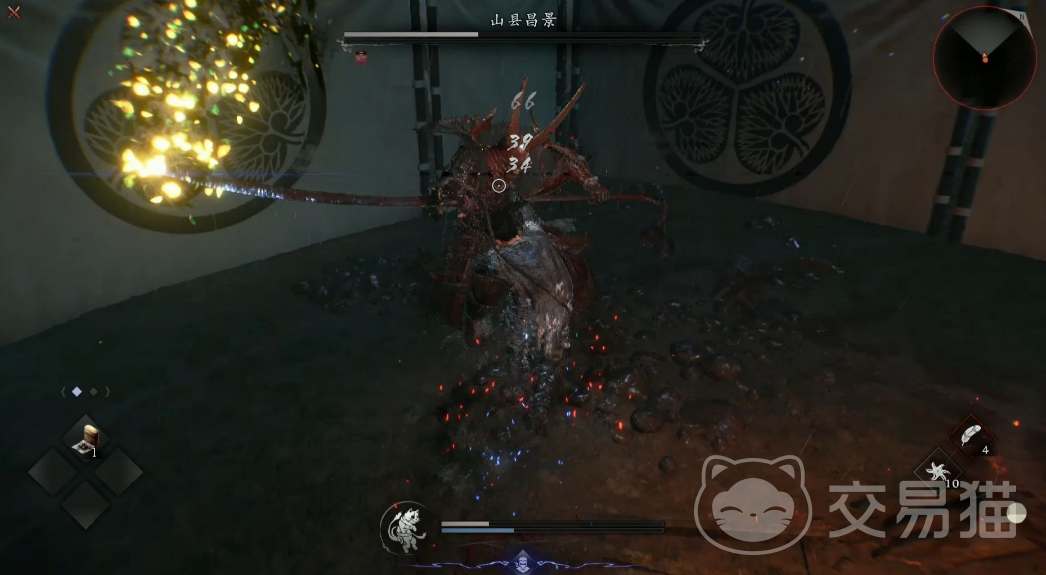1046x575 pixels.
Task: Select the gourd healing item slot
Action: pyautogui.click(x=86, y=439)
